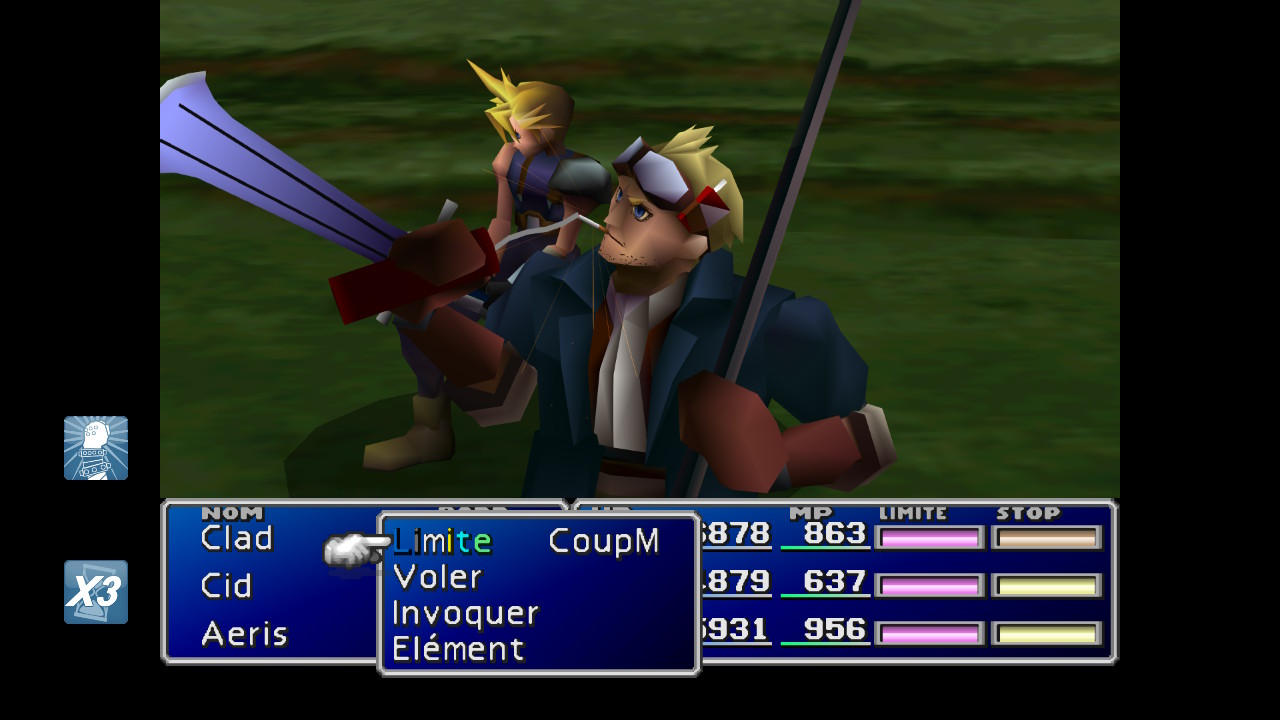Choose the CoupM command
Image resolution: width=1280 pixels, height=720 pixels.
tap(604, 542)
